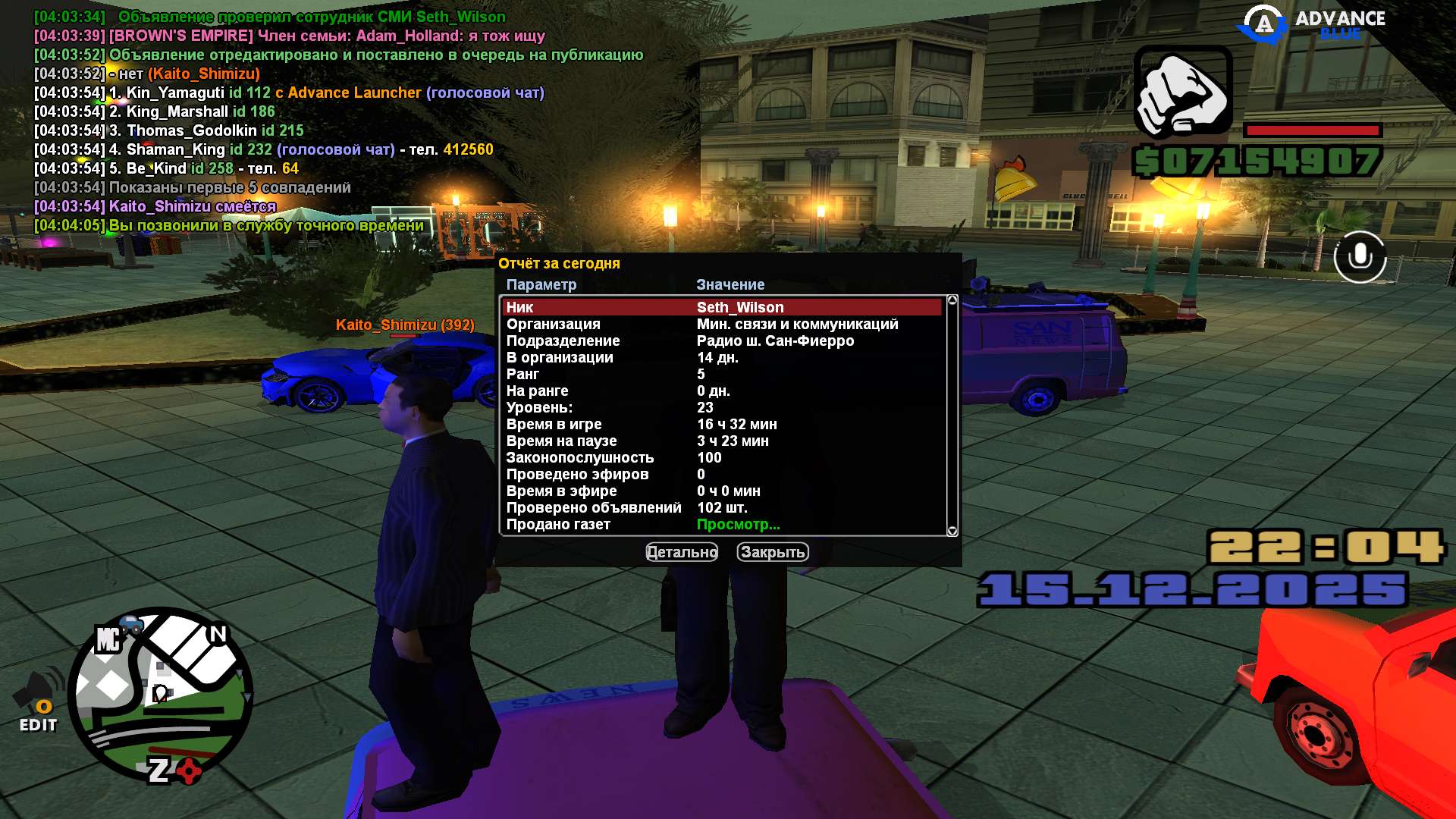Choose the Проведено эфиров row

(720, 474)
